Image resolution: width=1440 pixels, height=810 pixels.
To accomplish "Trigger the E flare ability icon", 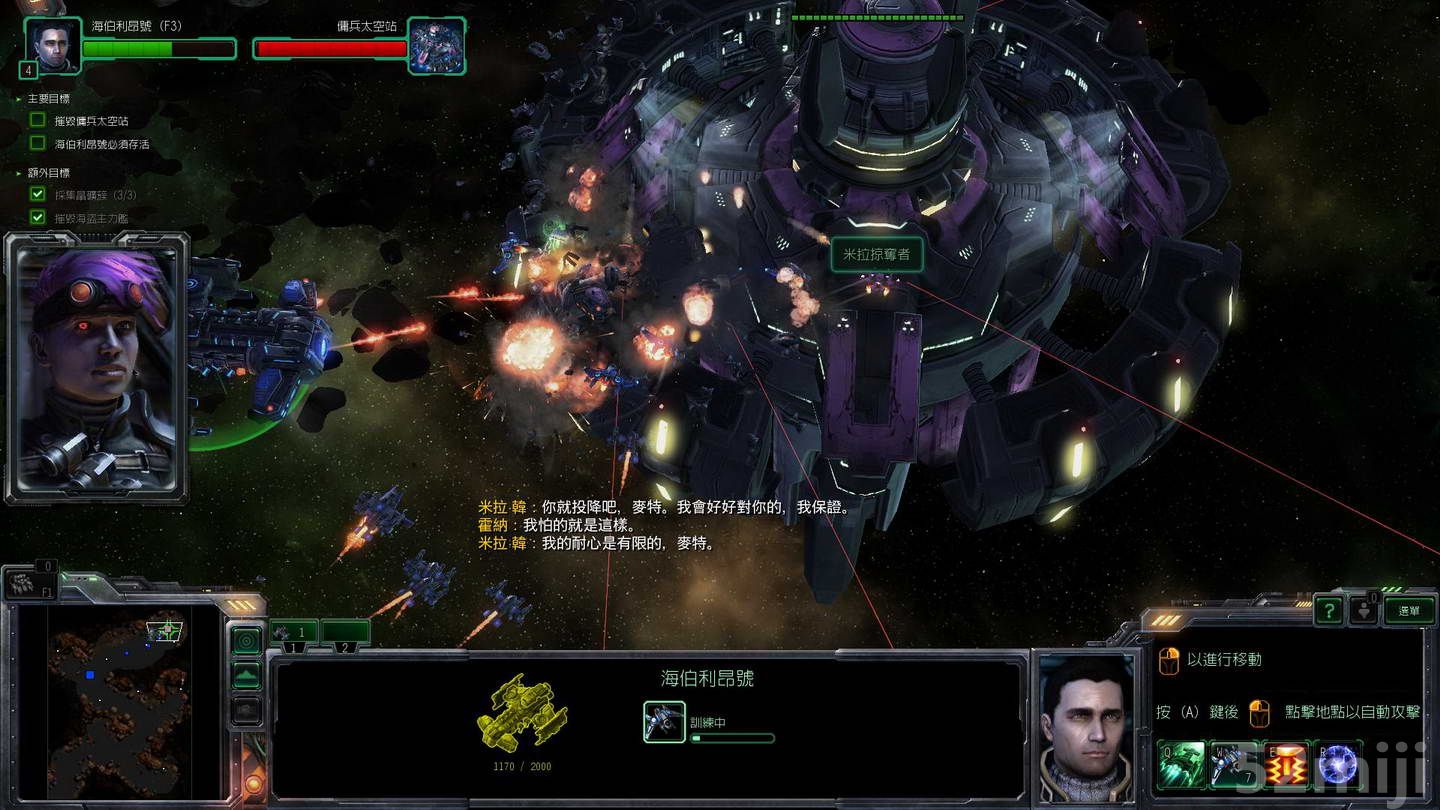I will pyautogui.click(x=1285, y=764).
